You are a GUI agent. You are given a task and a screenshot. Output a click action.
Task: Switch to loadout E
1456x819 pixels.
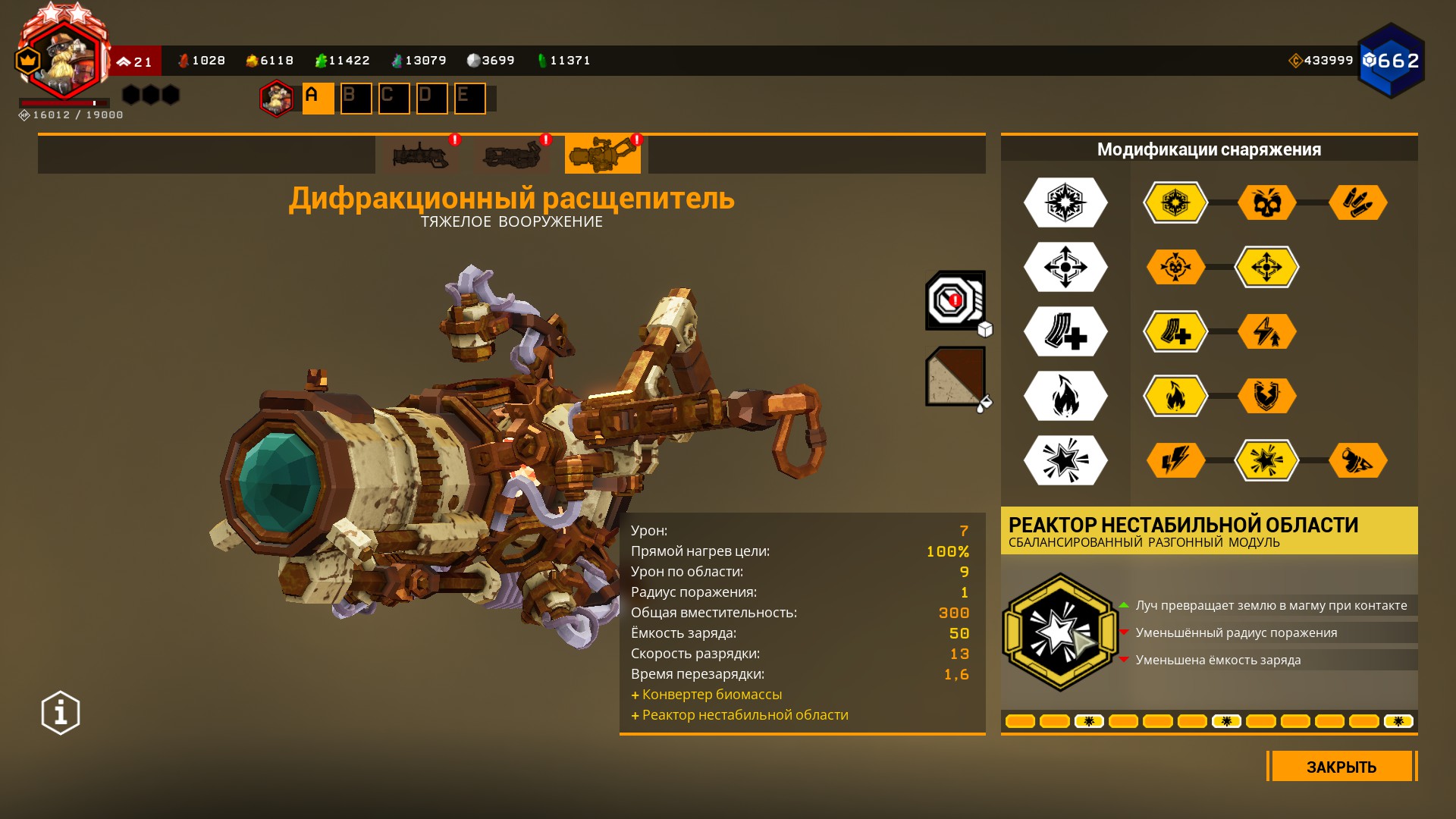click(x=469, y=98)
